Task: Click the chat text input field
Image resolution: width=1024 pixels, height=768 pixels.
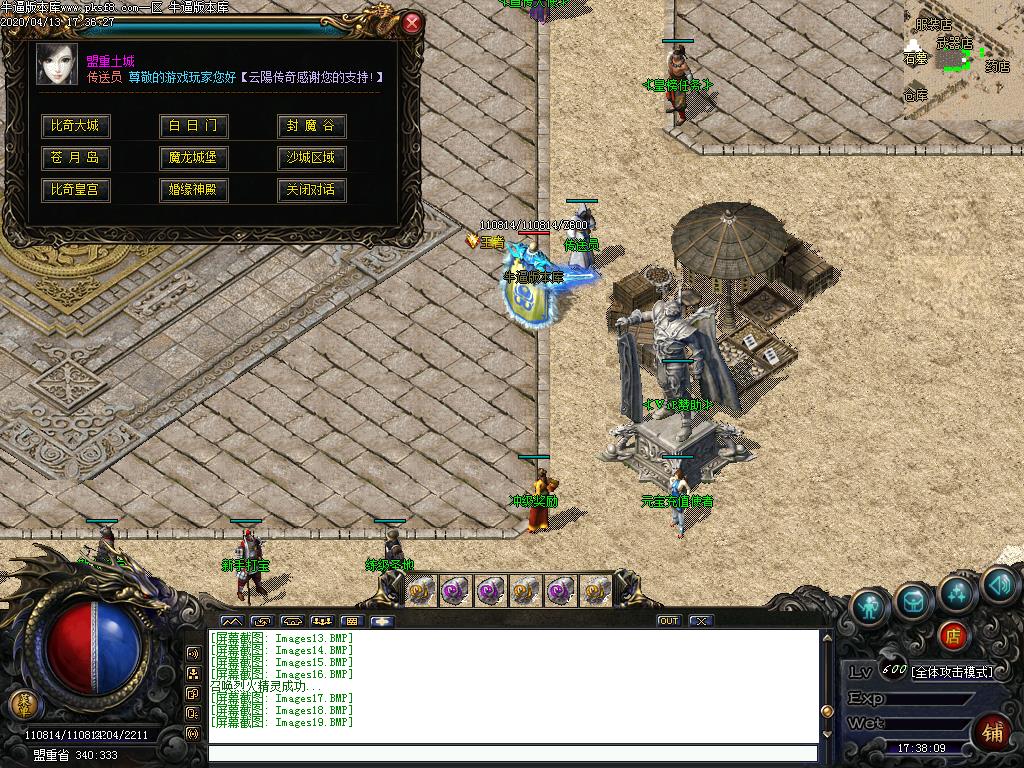Action: (512, 754)
